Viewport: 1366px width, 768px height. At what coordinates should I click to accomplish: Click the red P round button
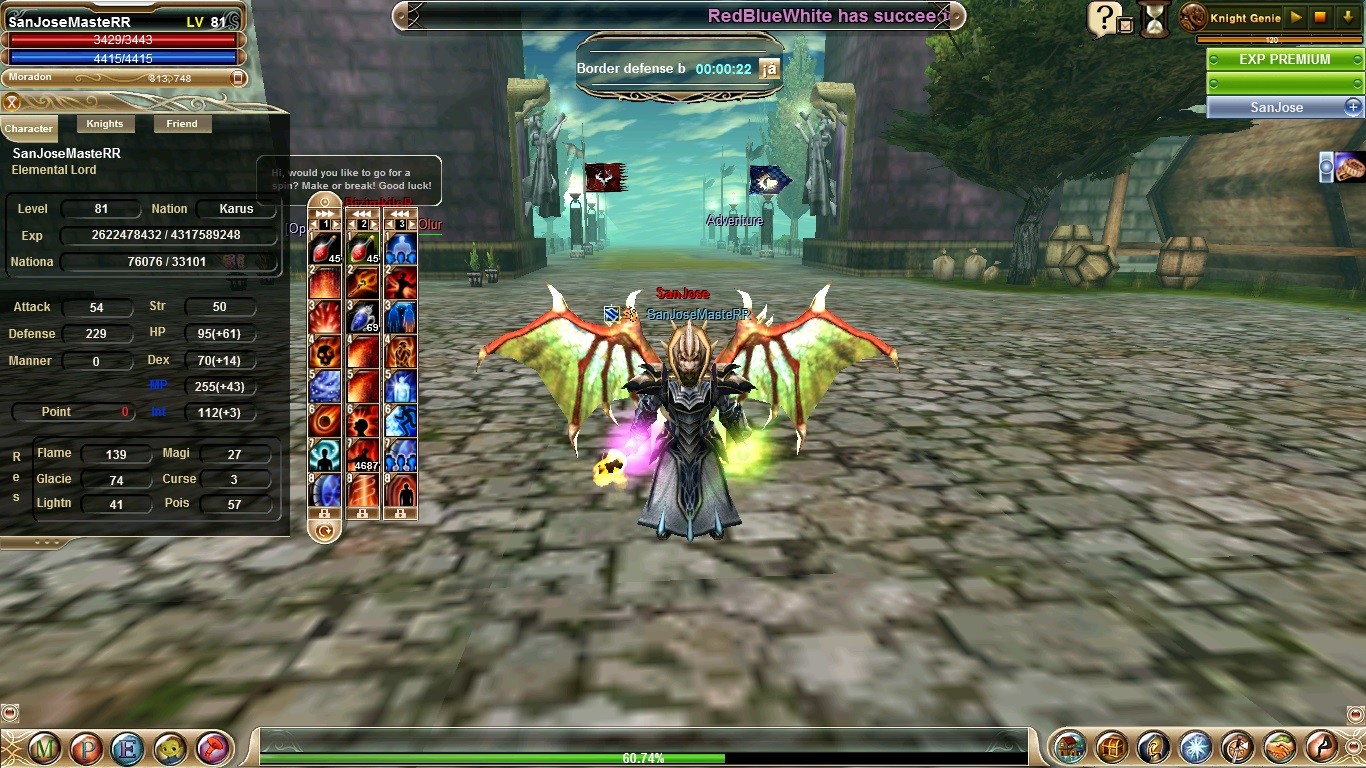(86, 748)
